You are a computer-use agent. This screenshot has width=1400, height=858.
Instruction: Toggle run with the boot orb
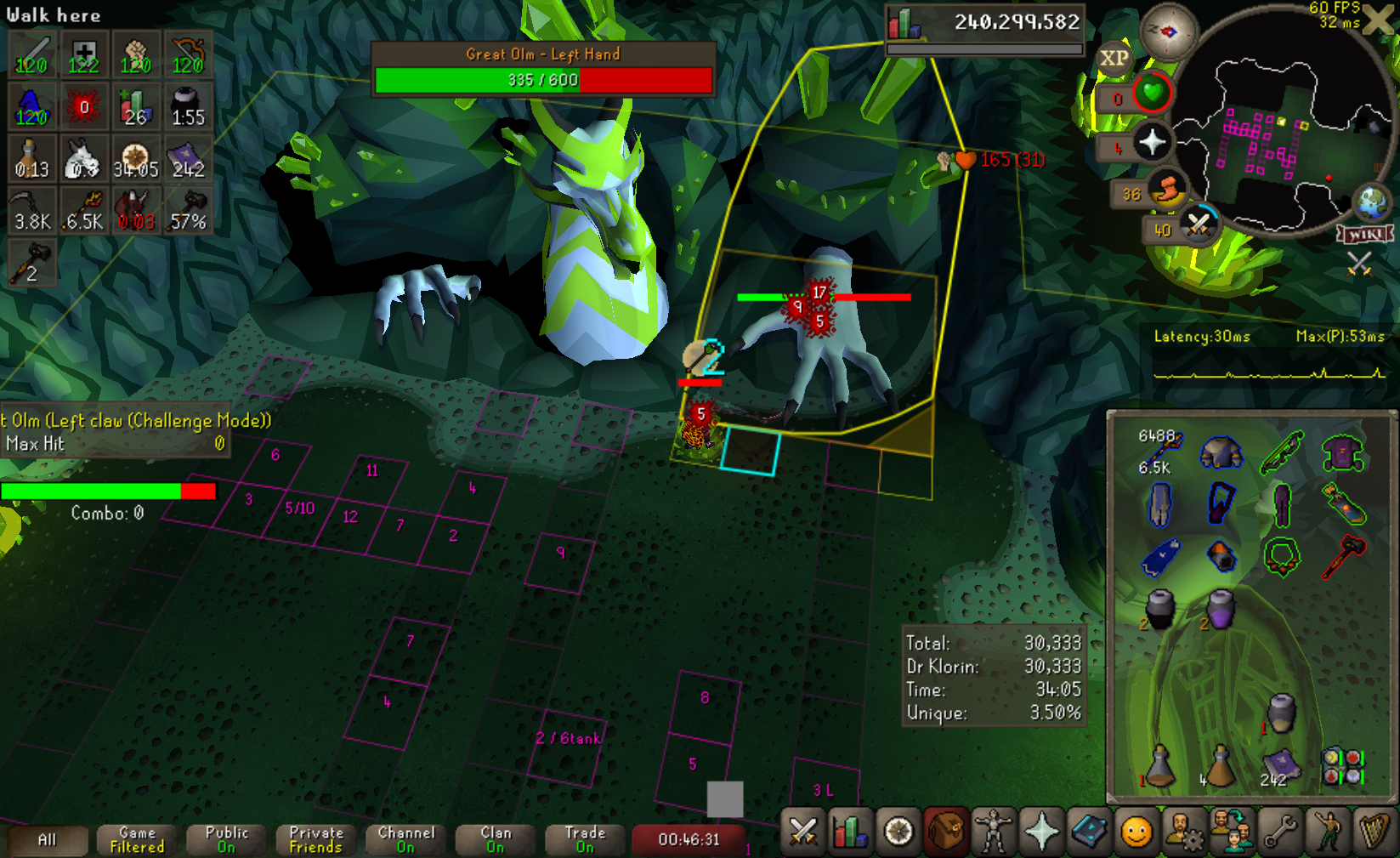pyautogui.click(x=1168, y=190)
